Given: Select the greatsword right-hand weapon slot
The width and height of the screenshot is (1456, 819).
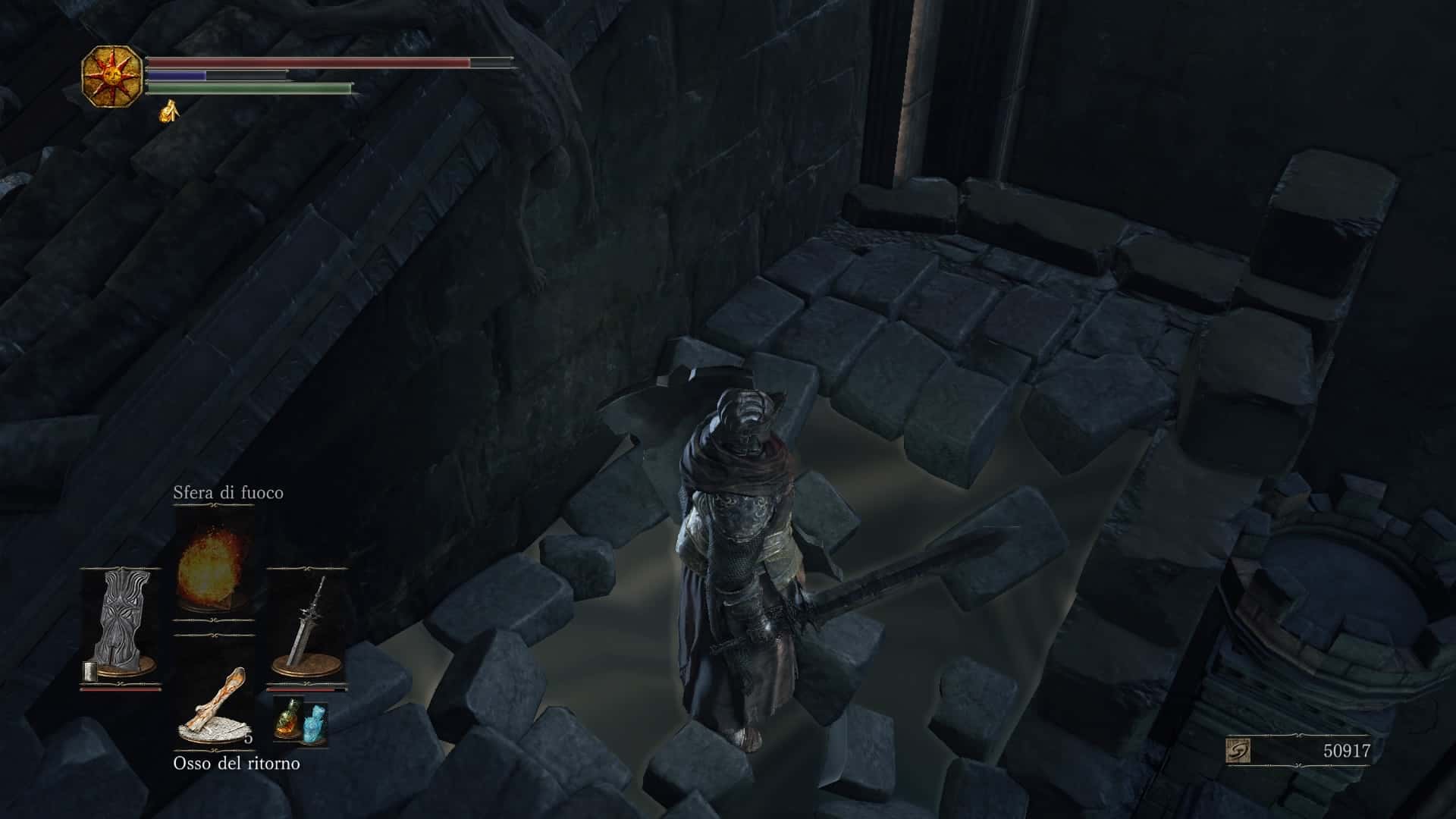Looking at the screenshot, I should tap(306, 628).
